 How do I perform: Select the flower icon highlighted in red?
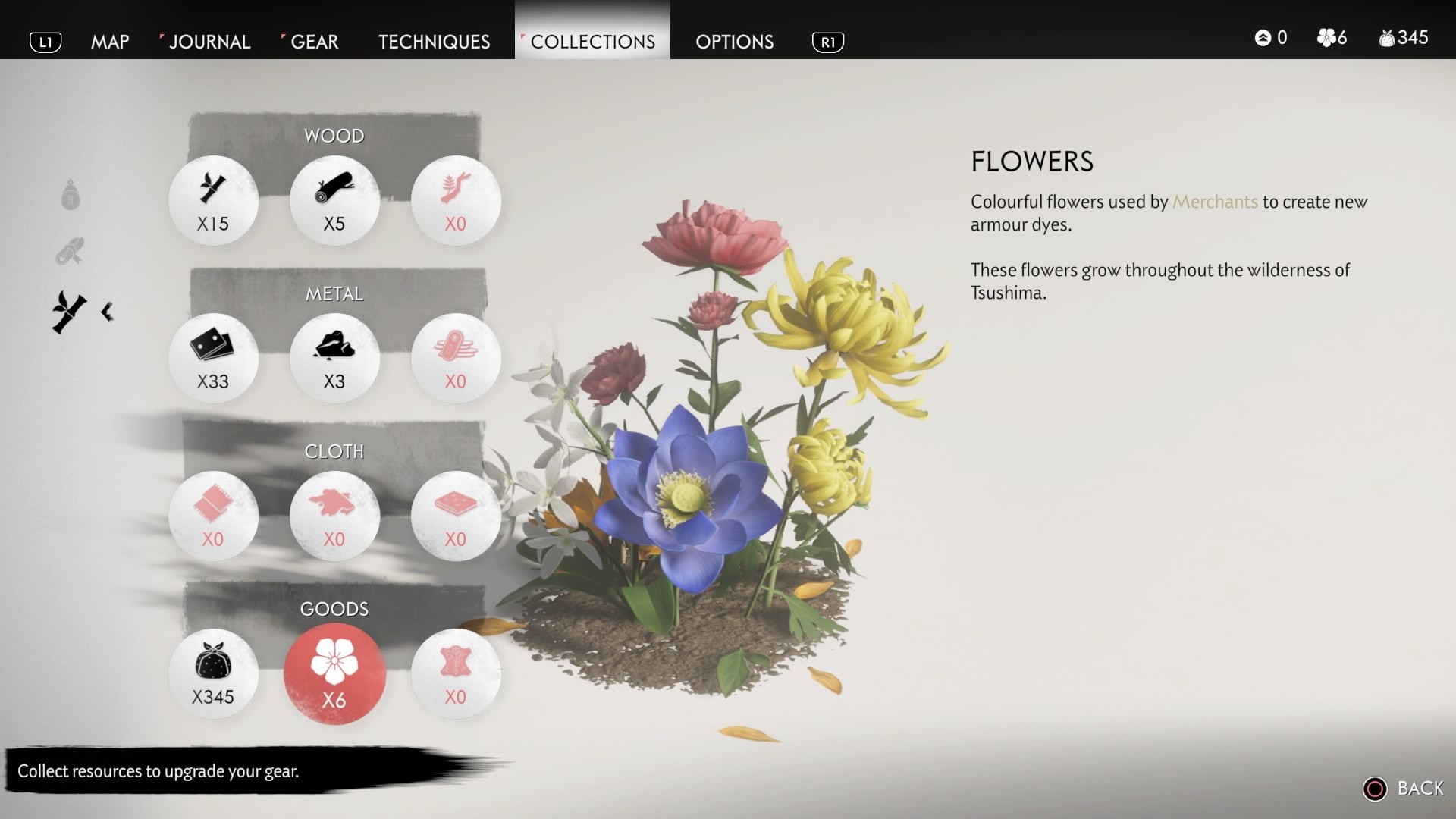coord(334,673)
